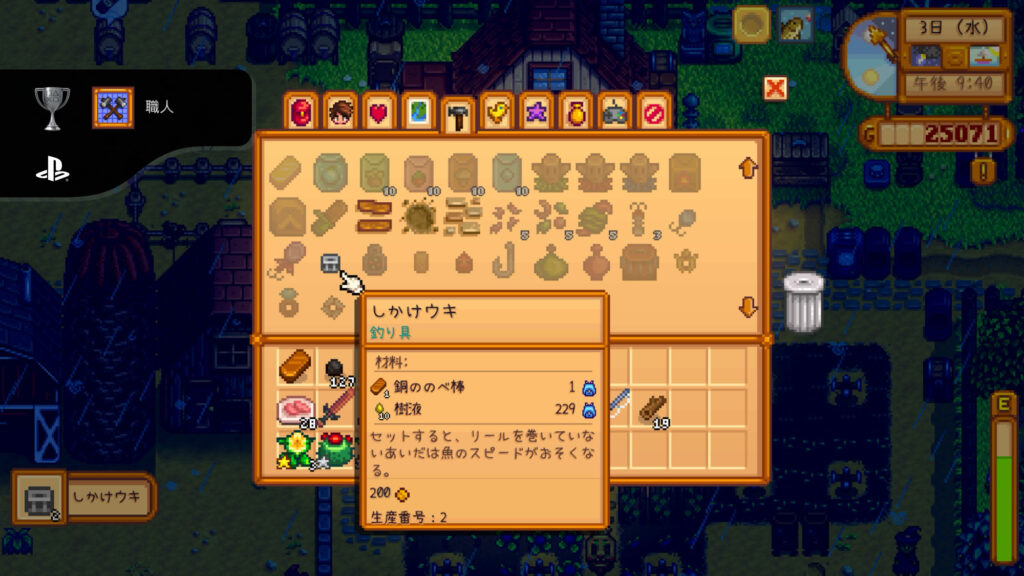Image resolution: width=1024 pixels, height=576 pixels.
Task: Craft the Trap Bobber (しかけウキ) recipe
Action: tap(330, 263)
